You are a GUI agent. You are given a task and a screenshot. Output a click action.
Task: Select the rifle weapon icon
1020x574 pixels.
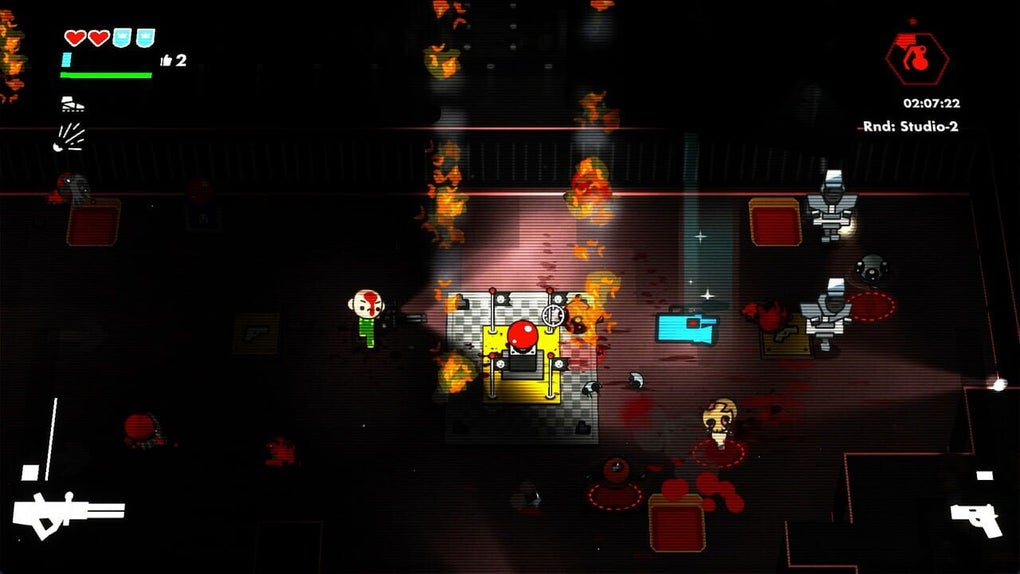pyautogui.click(x=68, y=514)
